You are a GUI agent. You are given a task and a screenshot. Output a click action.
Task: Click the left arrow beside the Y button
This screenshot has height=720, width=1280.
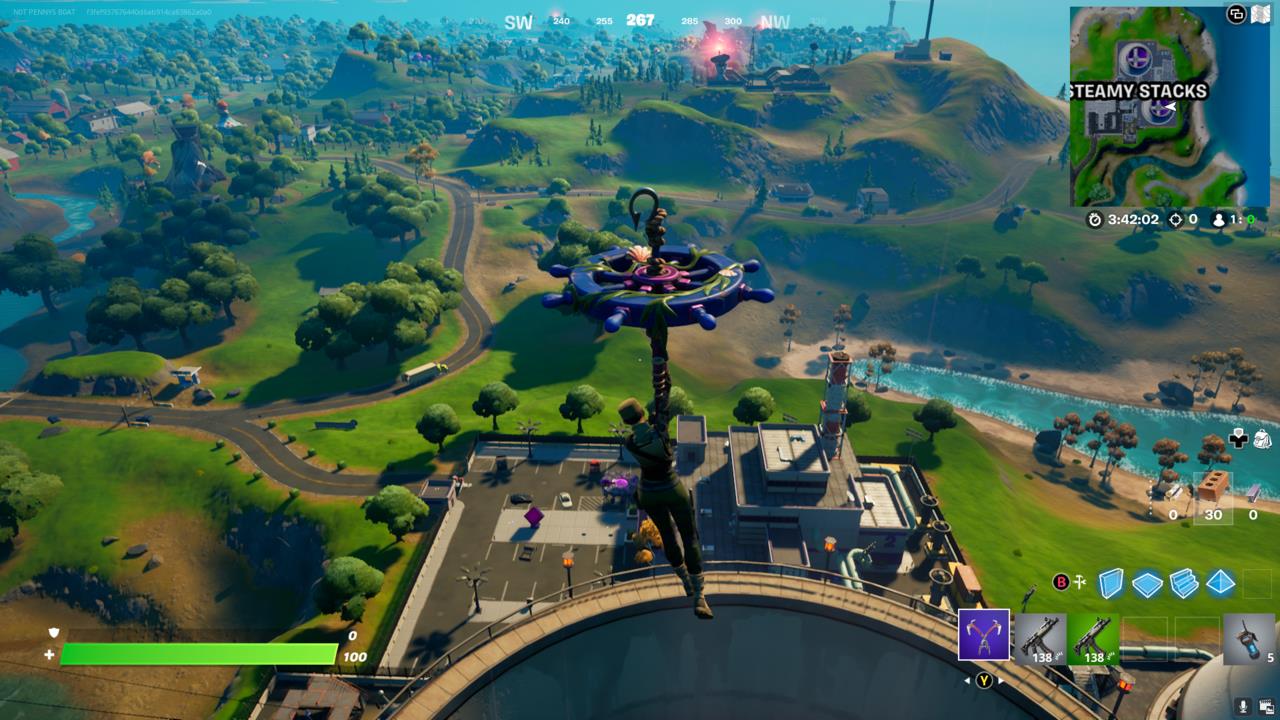(x=966, y=679)
